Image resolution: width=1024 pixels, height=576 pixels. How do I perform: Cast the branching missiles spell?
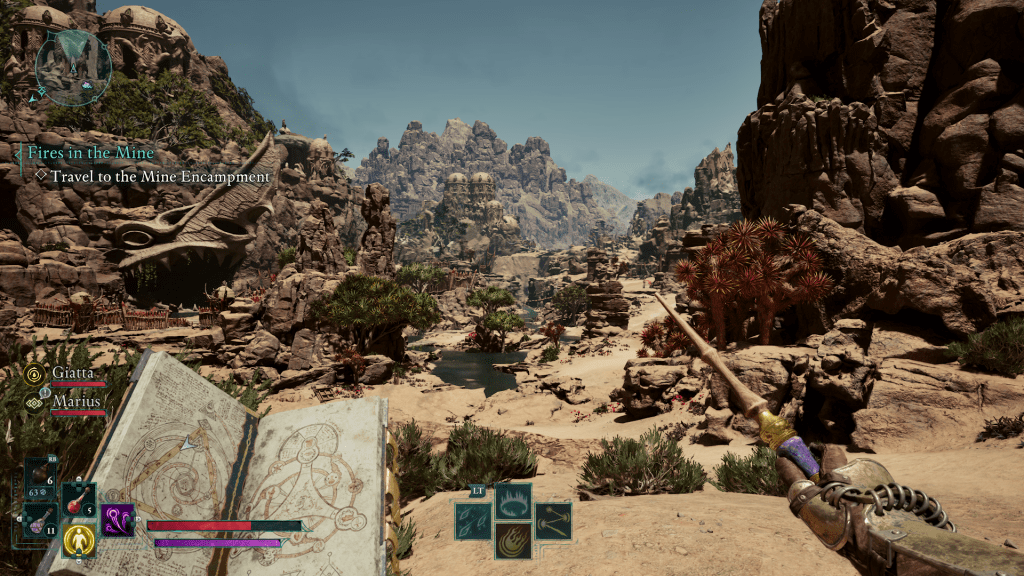click(552, 520)
